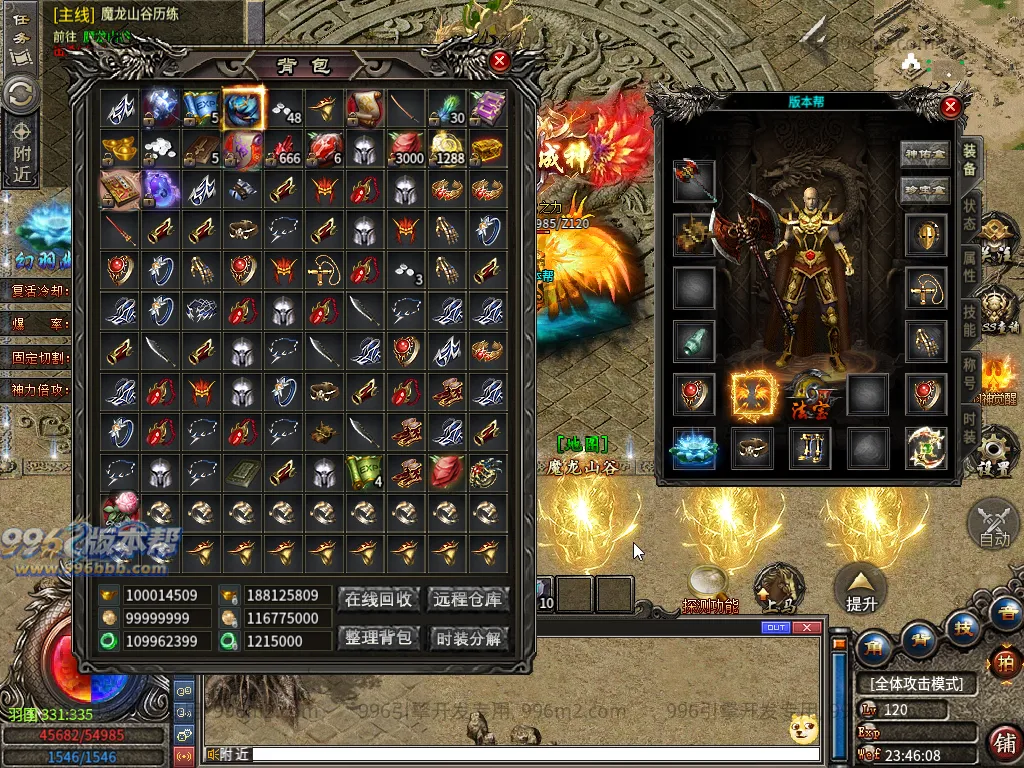
Task: Click the 提升 upgrade arrow button
Action: [x=861, y=589]
